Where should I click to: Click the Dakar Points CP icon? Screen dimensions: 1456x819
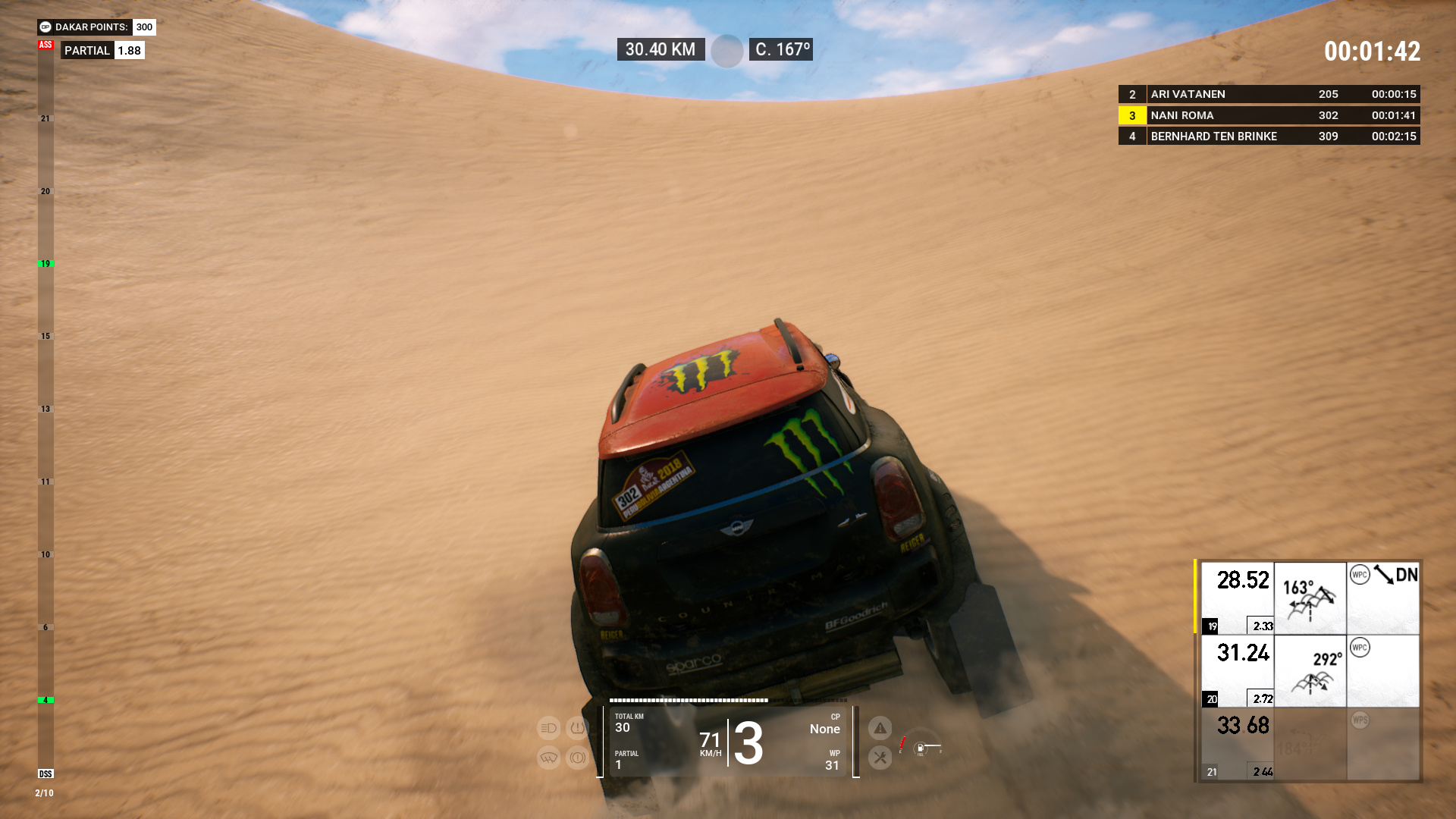point(45,27)
